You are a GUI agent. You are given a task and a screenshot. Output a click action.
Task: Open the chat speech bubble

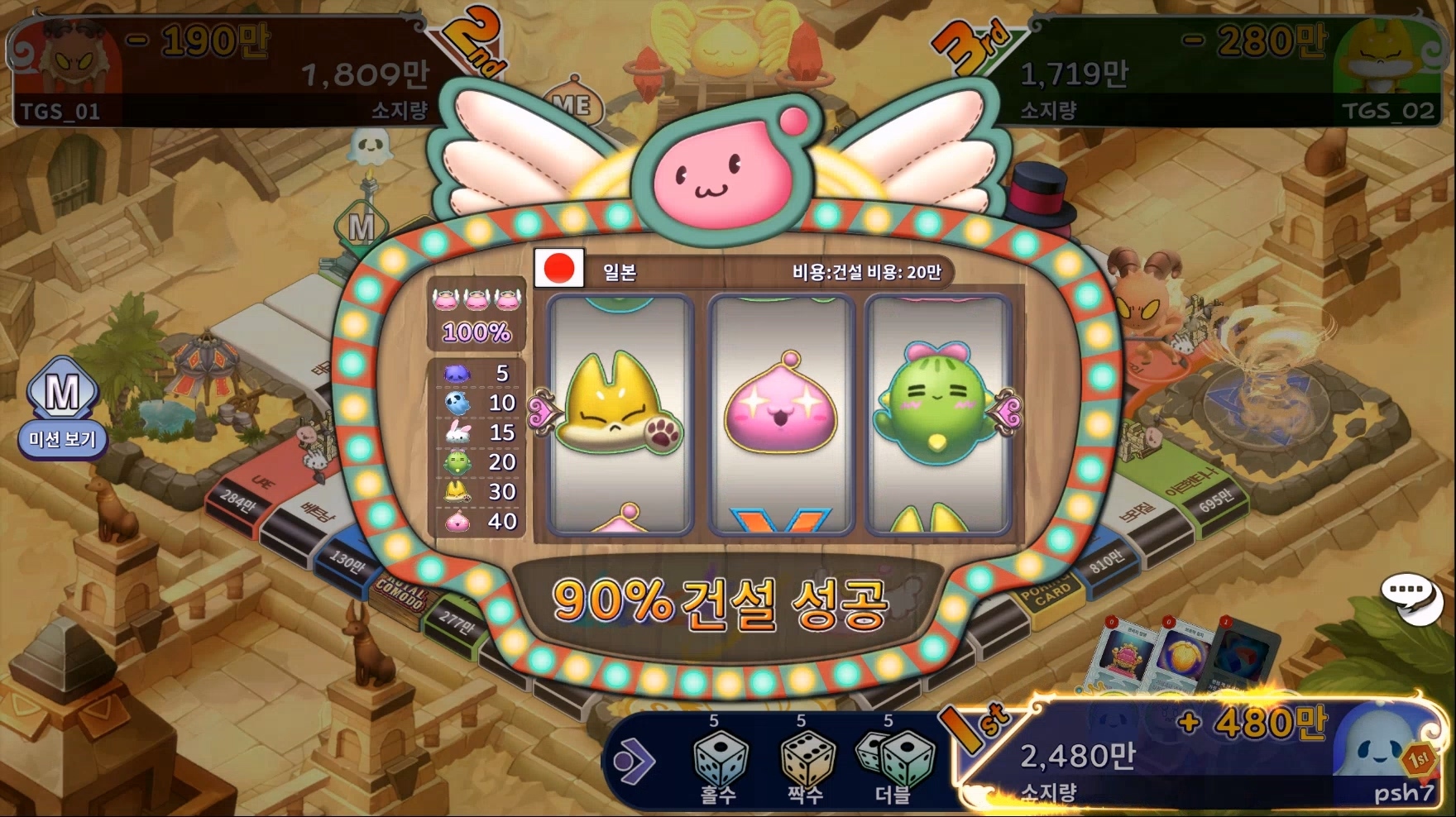tap(1410, 597)
